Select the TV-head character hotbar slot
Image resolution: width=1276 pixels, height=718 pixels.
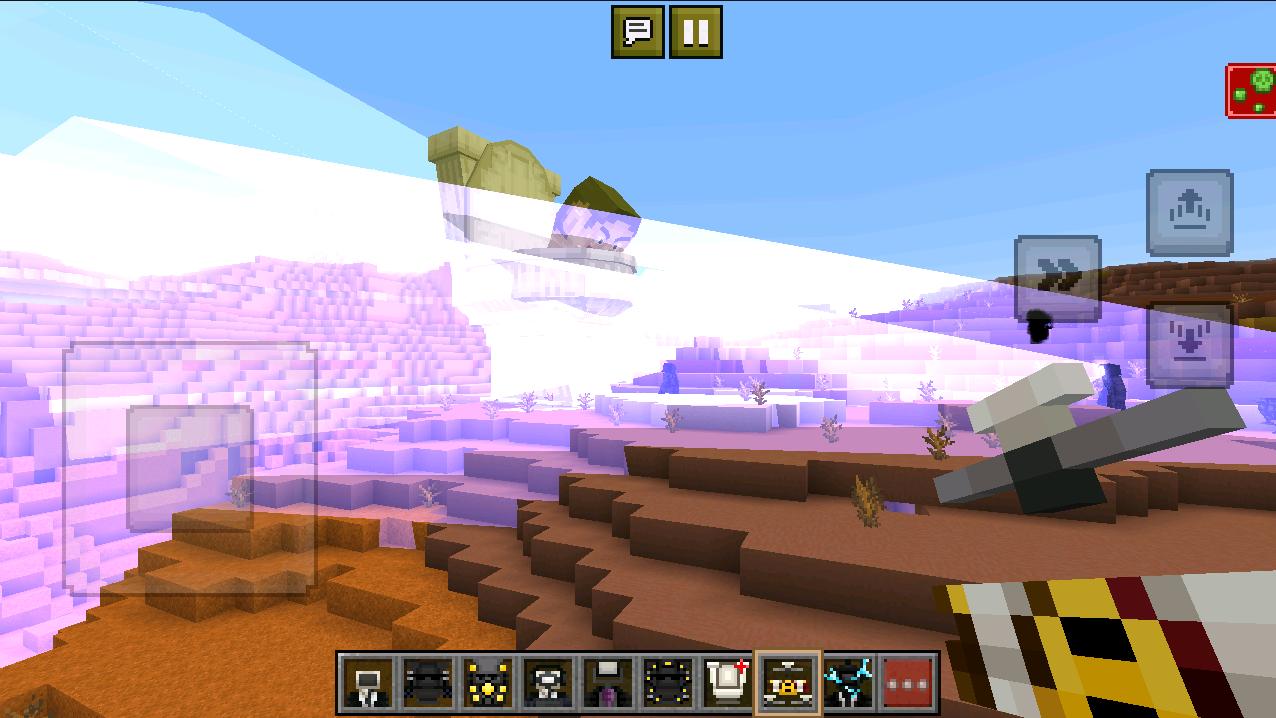368,683
